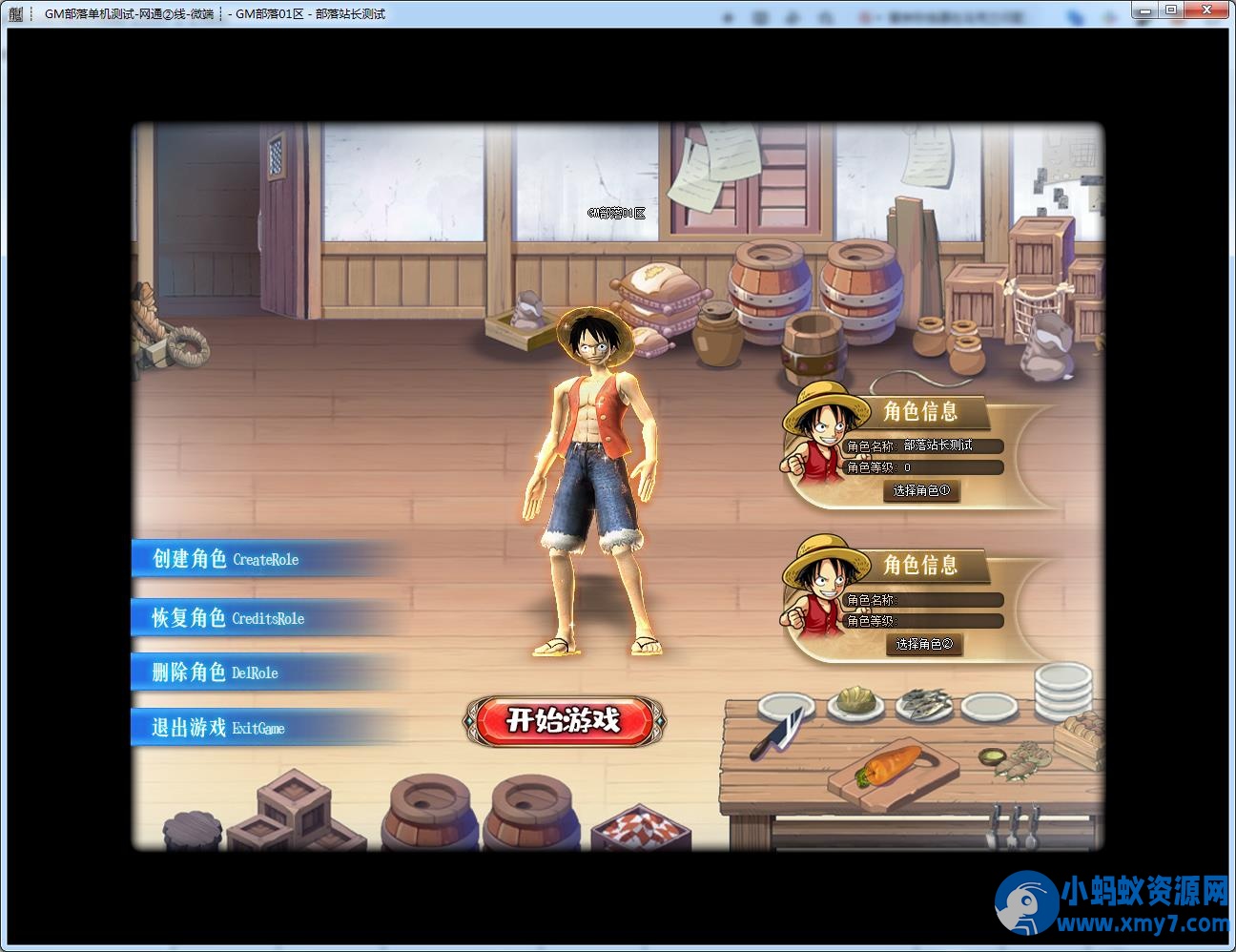The width and height of the screenshot is (1236, 952).
Task: Start the game with the red 开始游戏 button
Action: 563,720
